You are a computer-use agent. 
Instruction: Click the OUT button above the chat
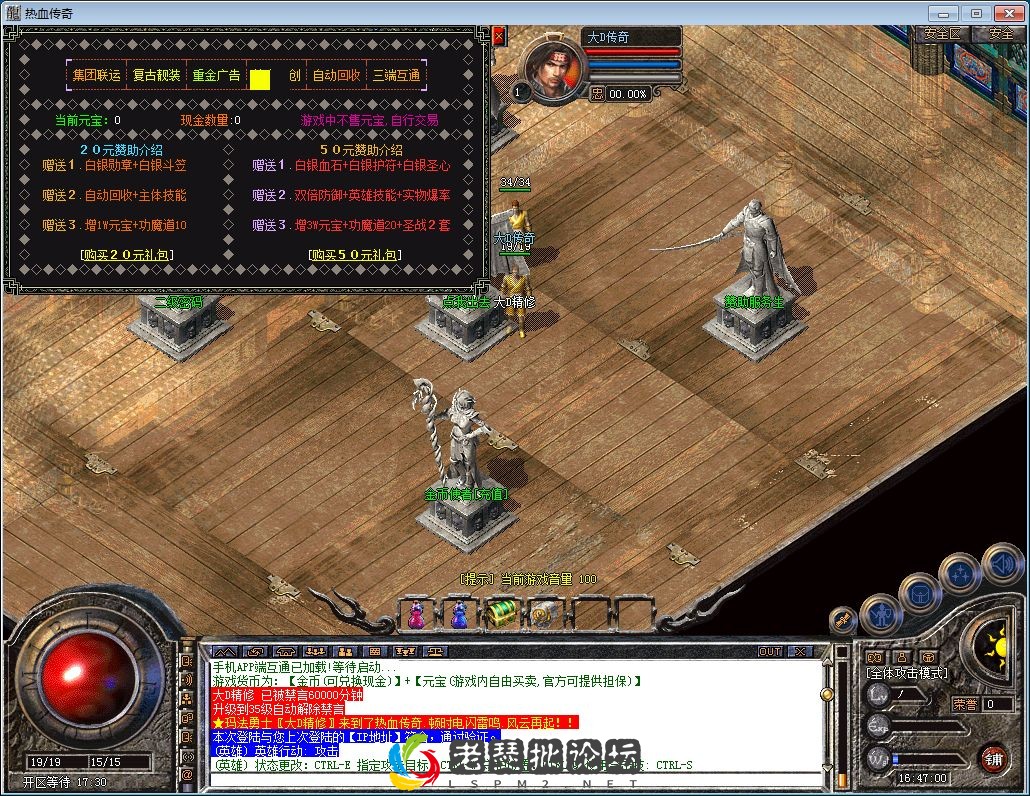click(x=770, y=652)
